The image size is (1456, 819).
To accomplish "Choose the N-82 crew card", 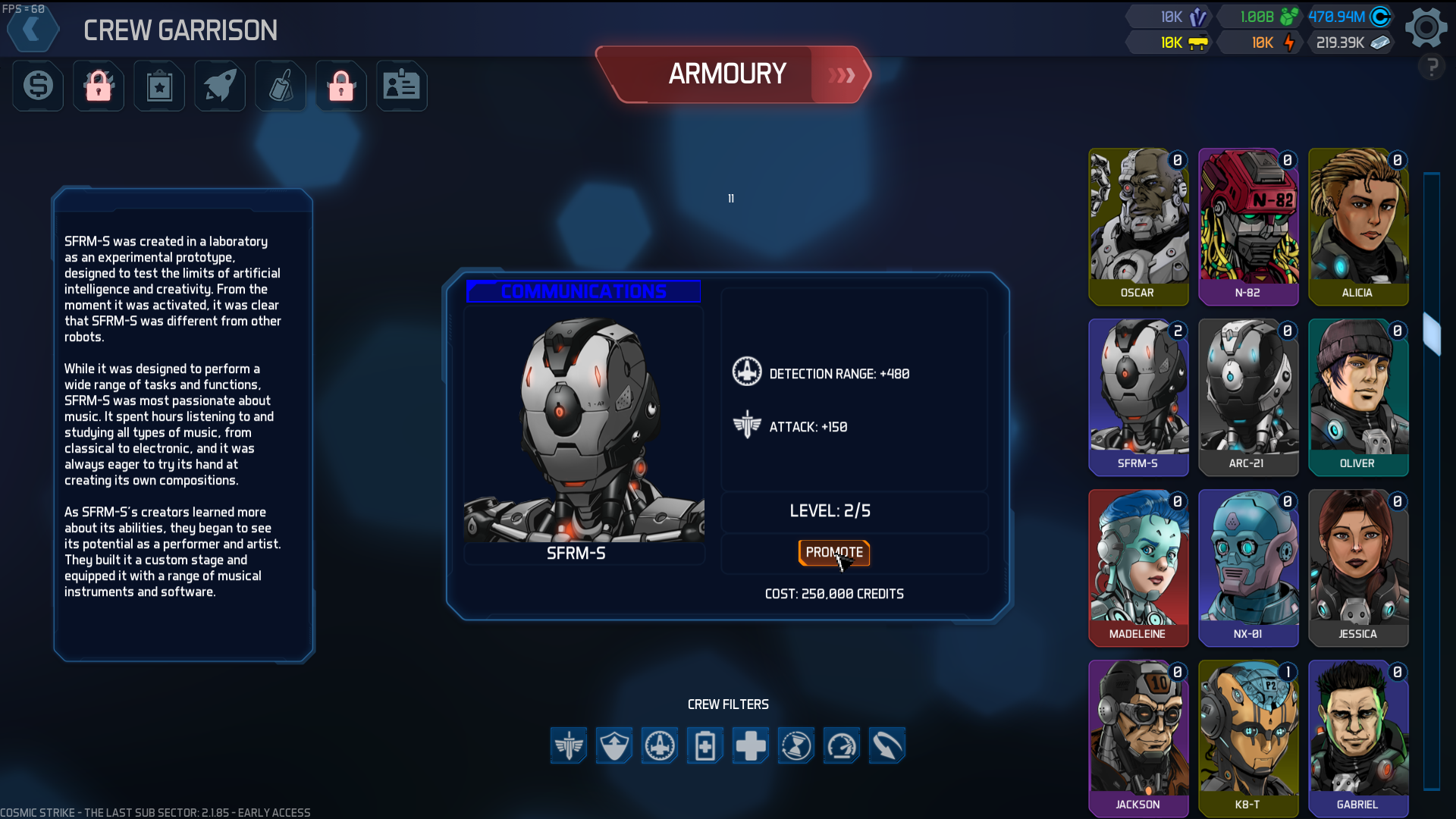I will (1248, 226).
